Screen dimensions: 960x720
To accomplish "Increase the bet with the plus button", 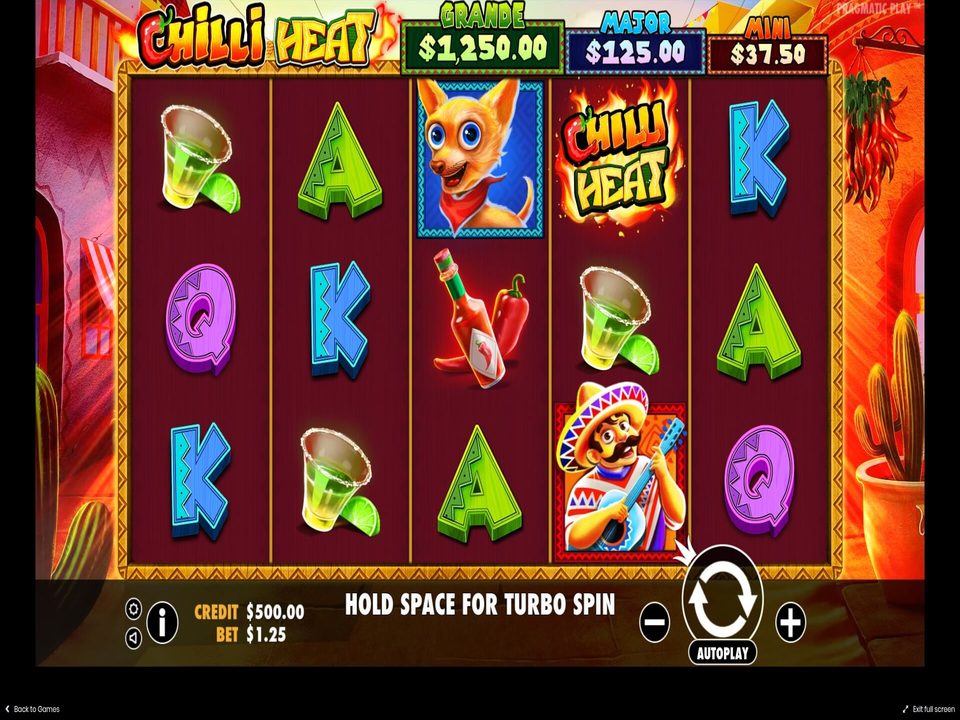I will [x=790, y=623].
